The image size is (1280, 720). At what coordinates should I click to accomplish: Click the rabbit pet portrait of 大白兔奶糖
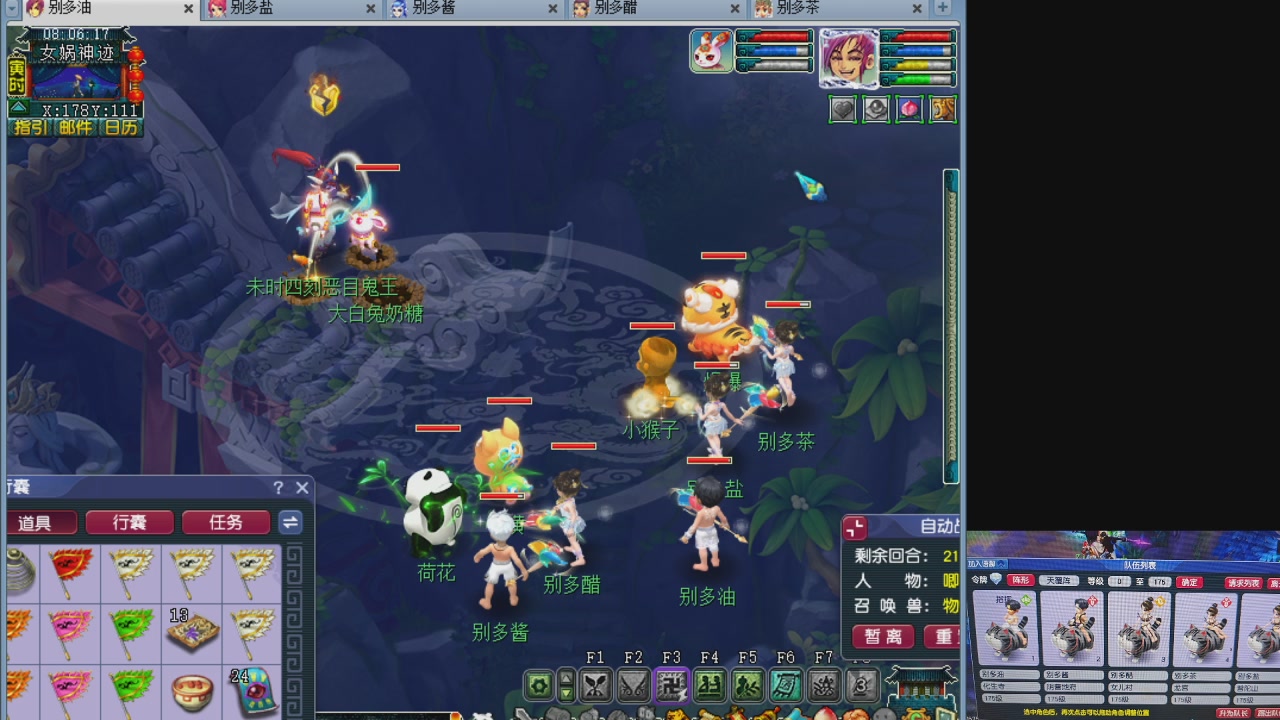[x=711, y=50]
